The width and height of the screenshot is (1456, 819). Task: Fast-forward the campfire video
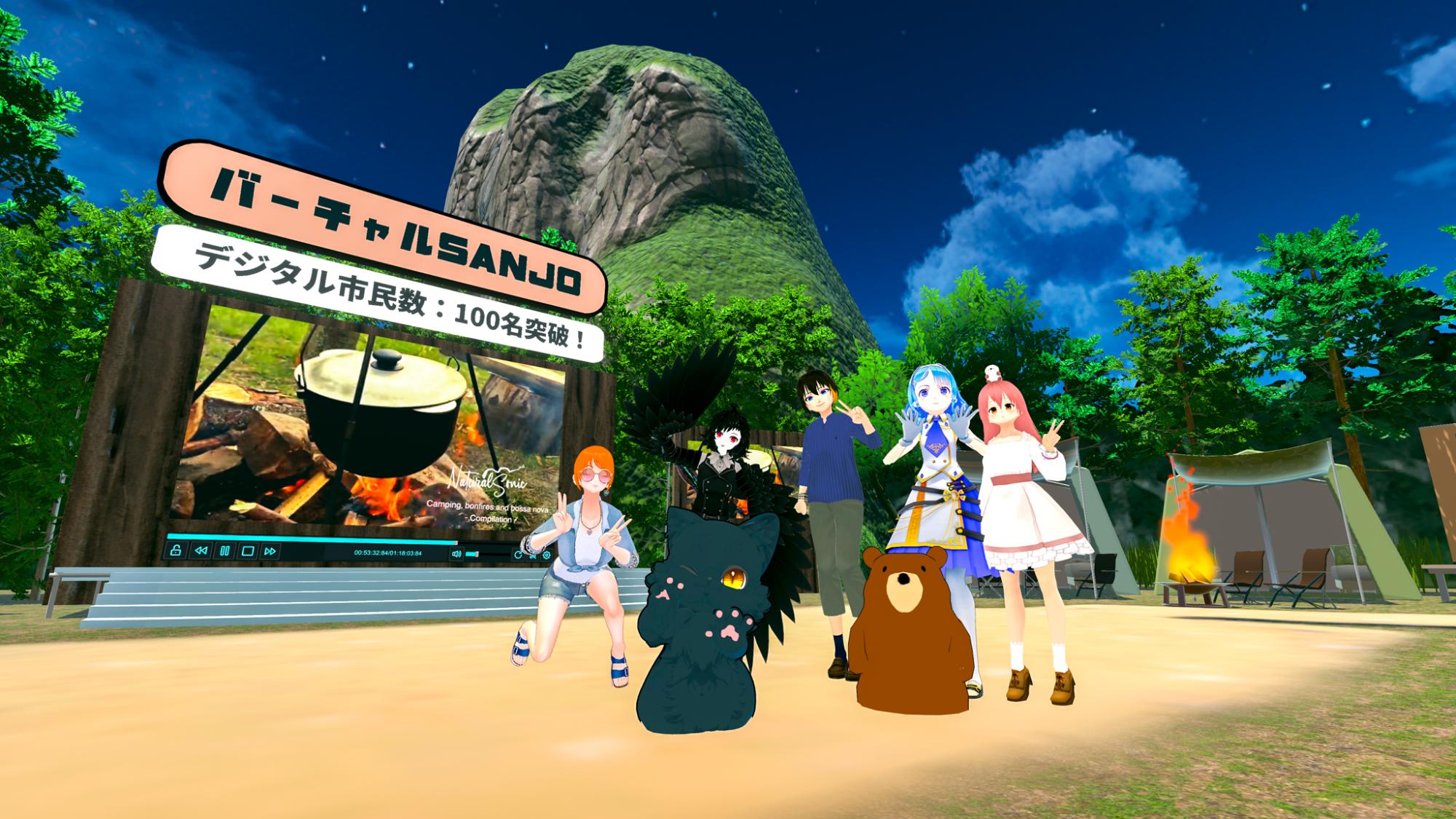coord(270,551)
